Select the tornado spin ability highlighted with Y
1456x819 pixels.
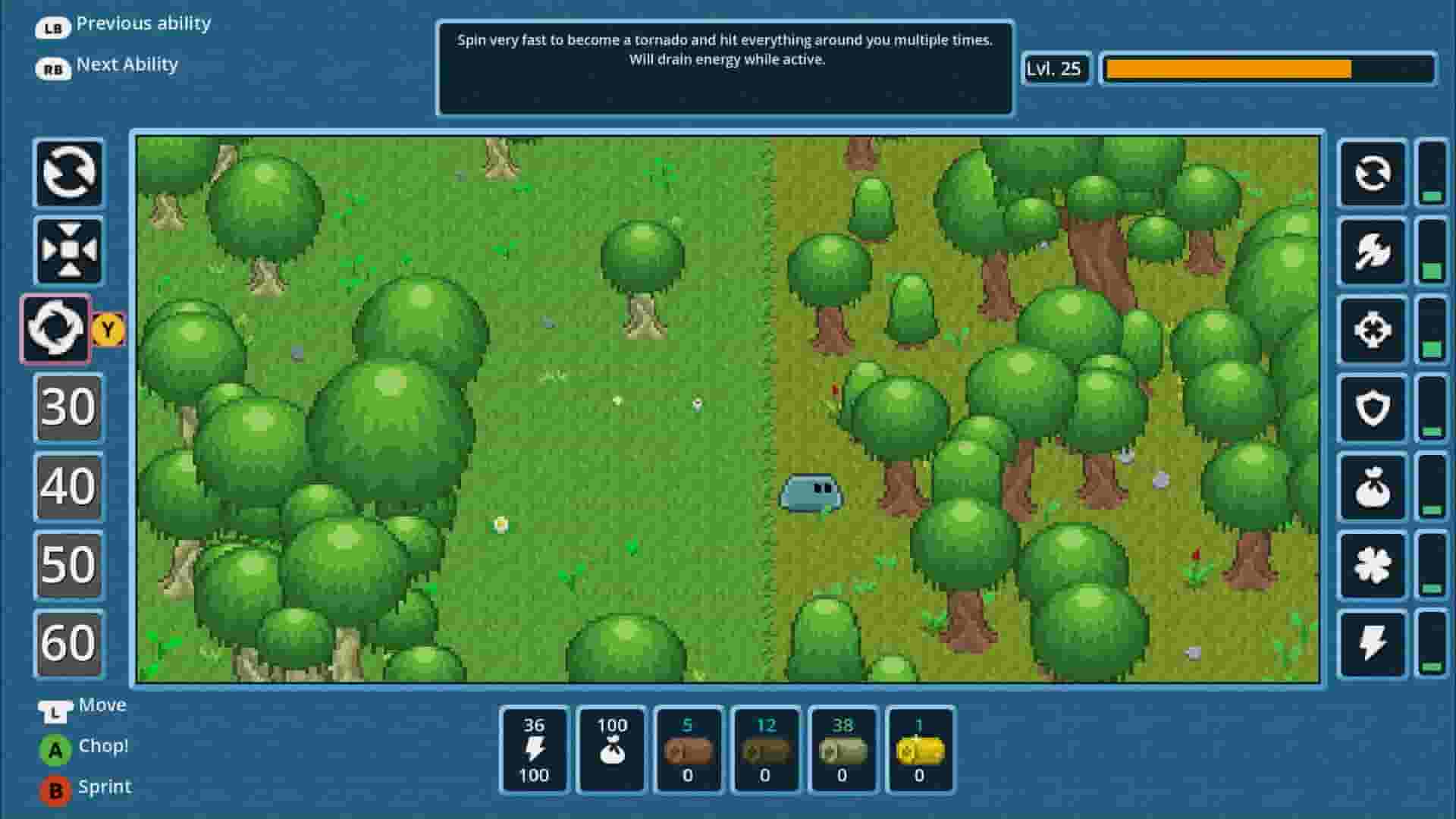(x=55, y=329)
